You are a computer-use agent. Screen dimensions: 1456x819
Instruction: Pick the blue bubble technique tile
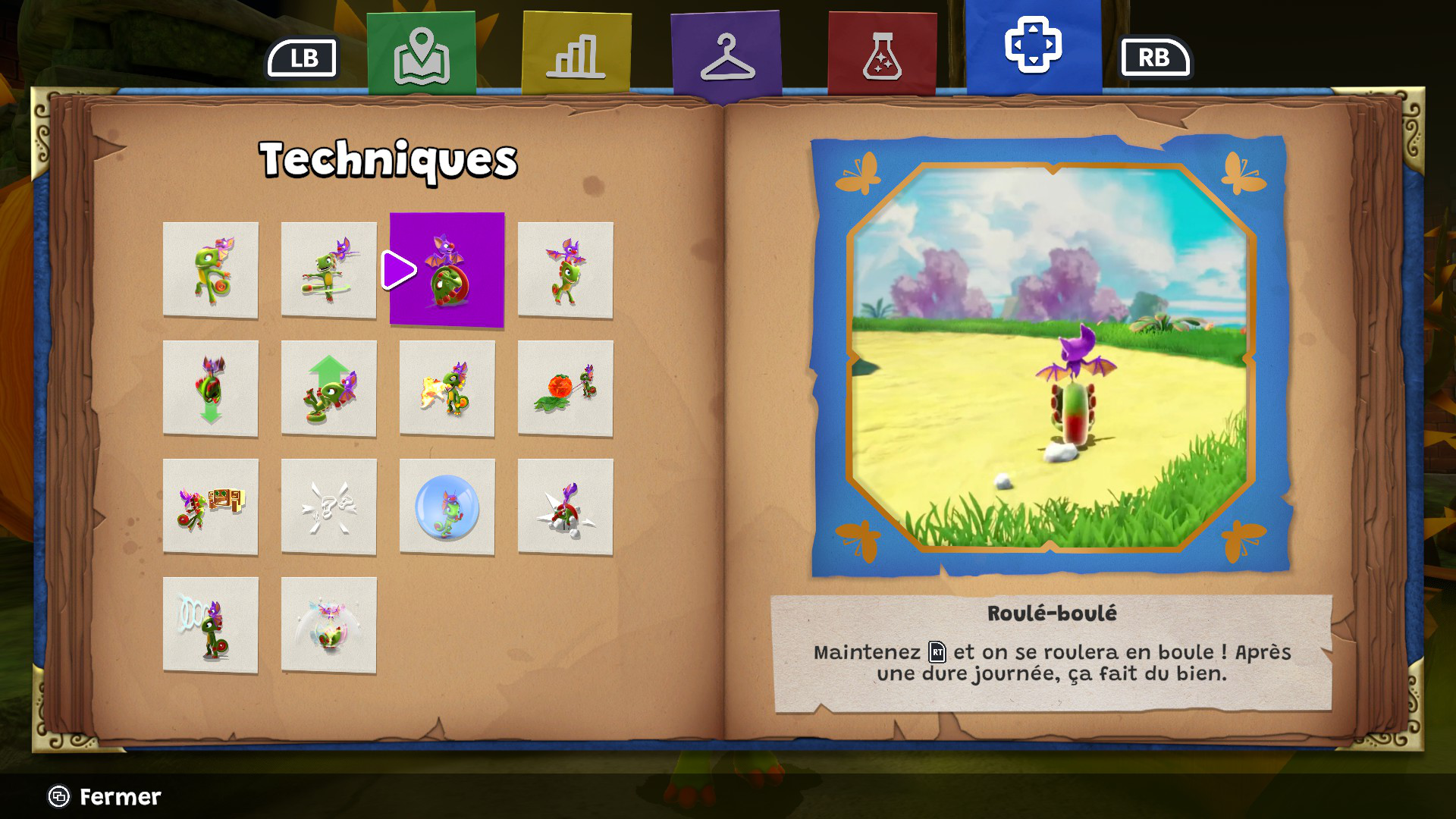pos(447,507)
